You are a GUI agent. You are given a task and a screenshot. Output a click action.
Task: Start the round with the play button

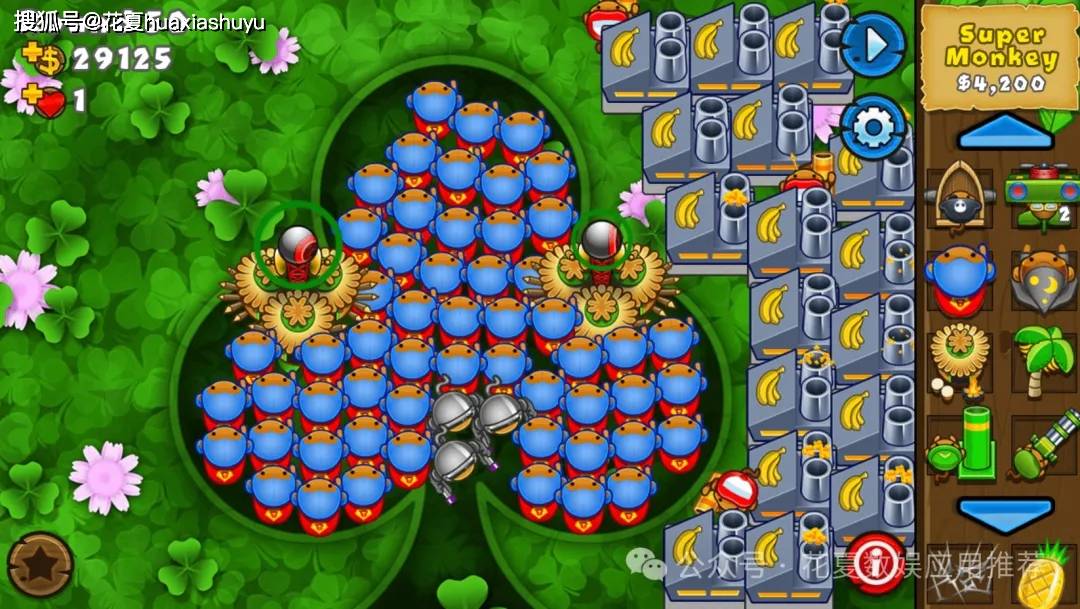click(872, 45)
